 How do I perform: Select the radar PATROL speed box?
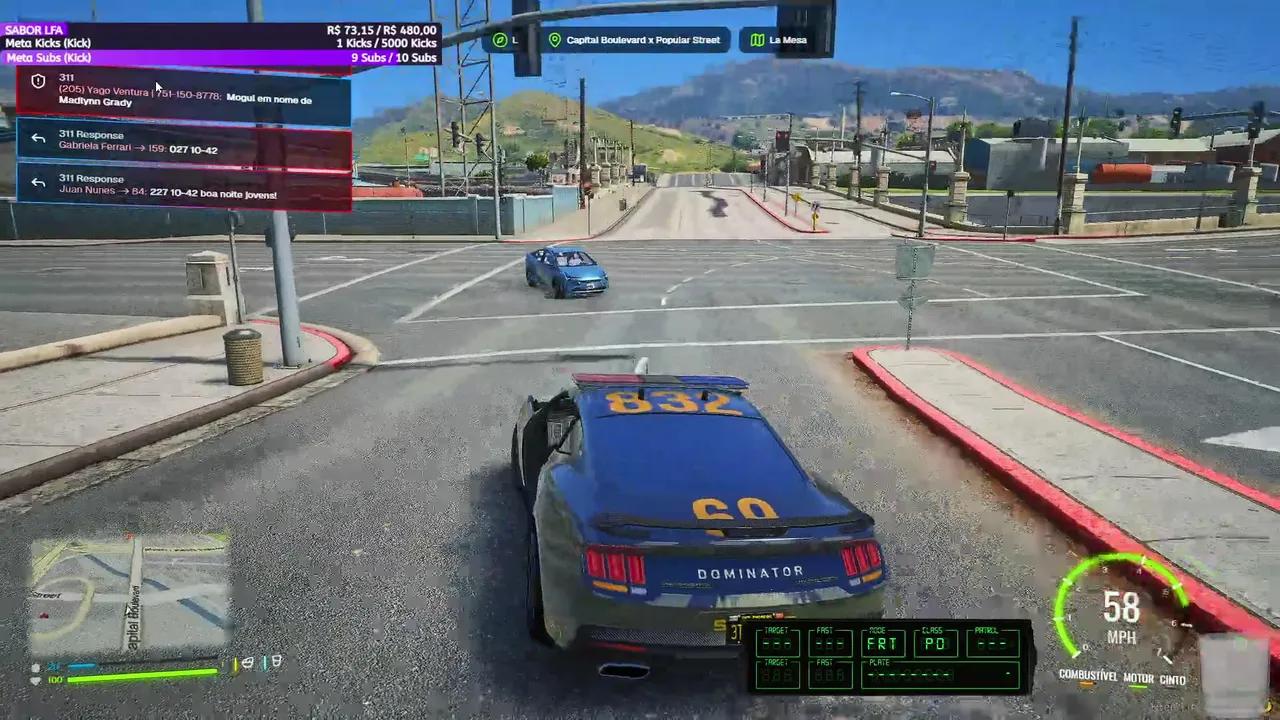[x=992, y=642]
